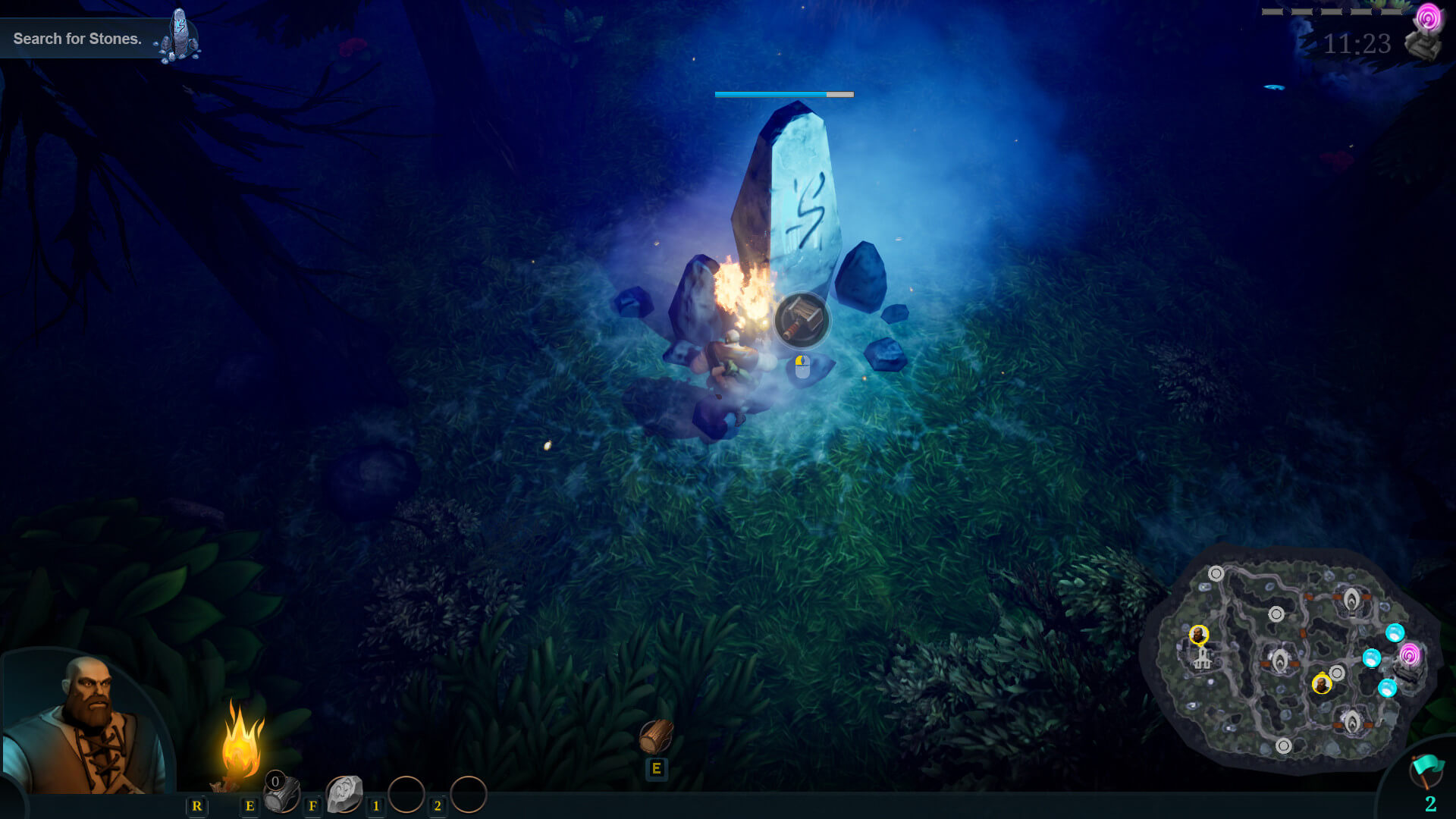Select the empty hotbar slot labeled 1

pos(407,795)
